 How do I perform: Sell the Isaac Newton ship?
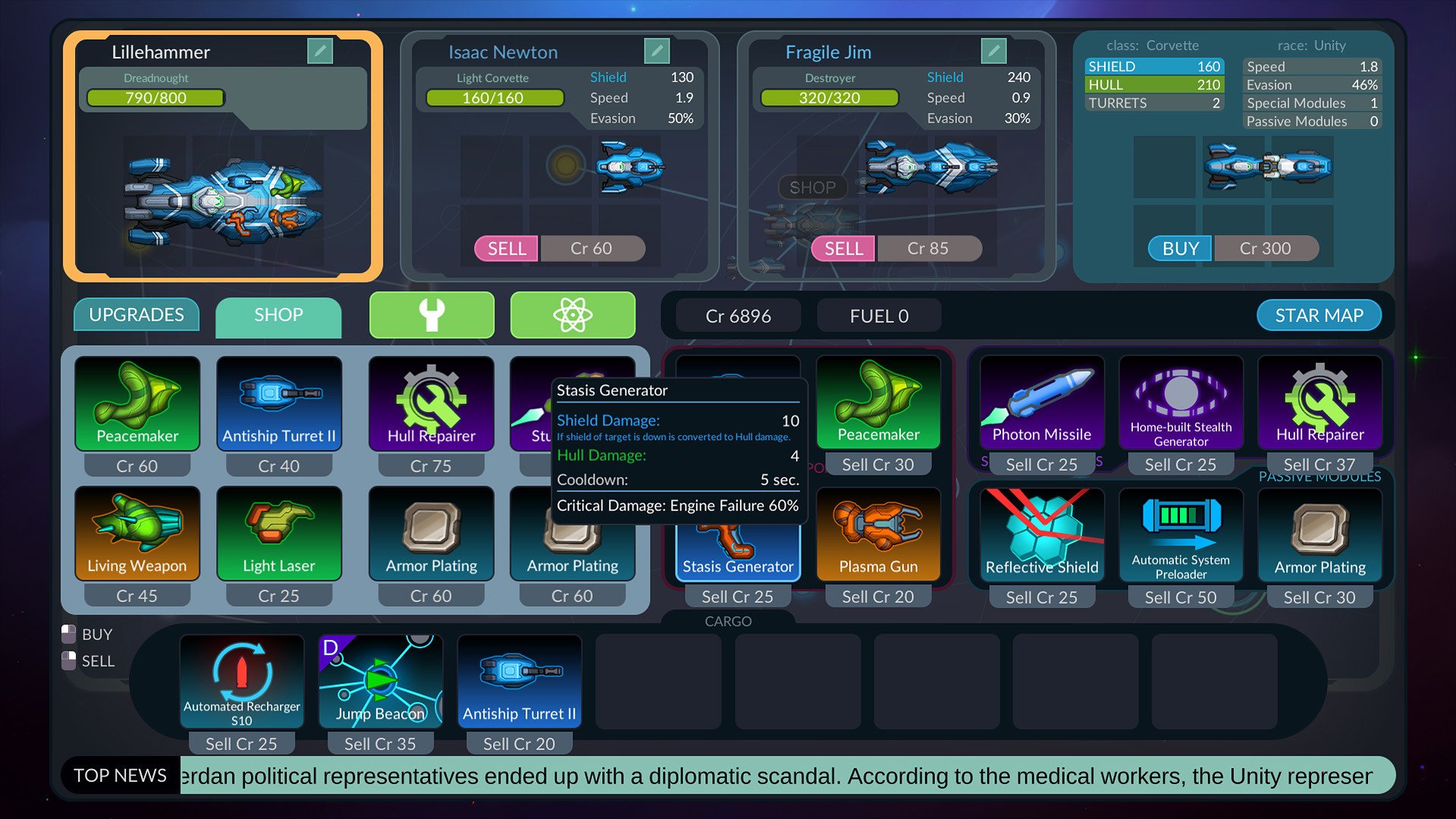tap(507, 249)
